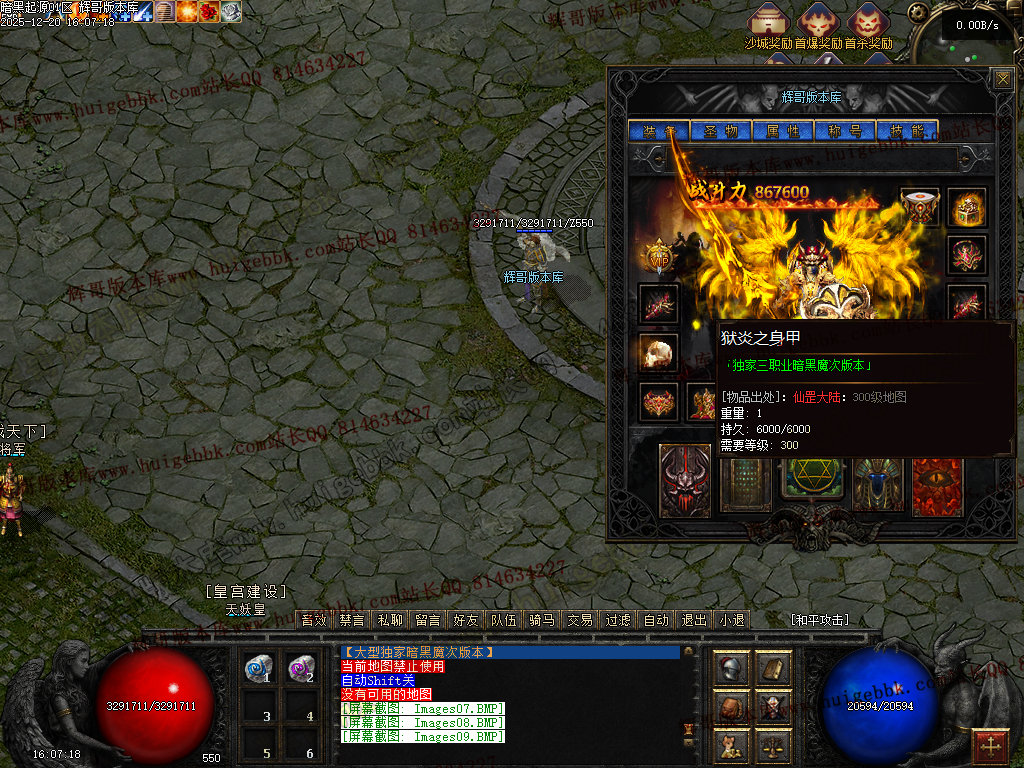Open the helmet icon menu button

point(732,669)
